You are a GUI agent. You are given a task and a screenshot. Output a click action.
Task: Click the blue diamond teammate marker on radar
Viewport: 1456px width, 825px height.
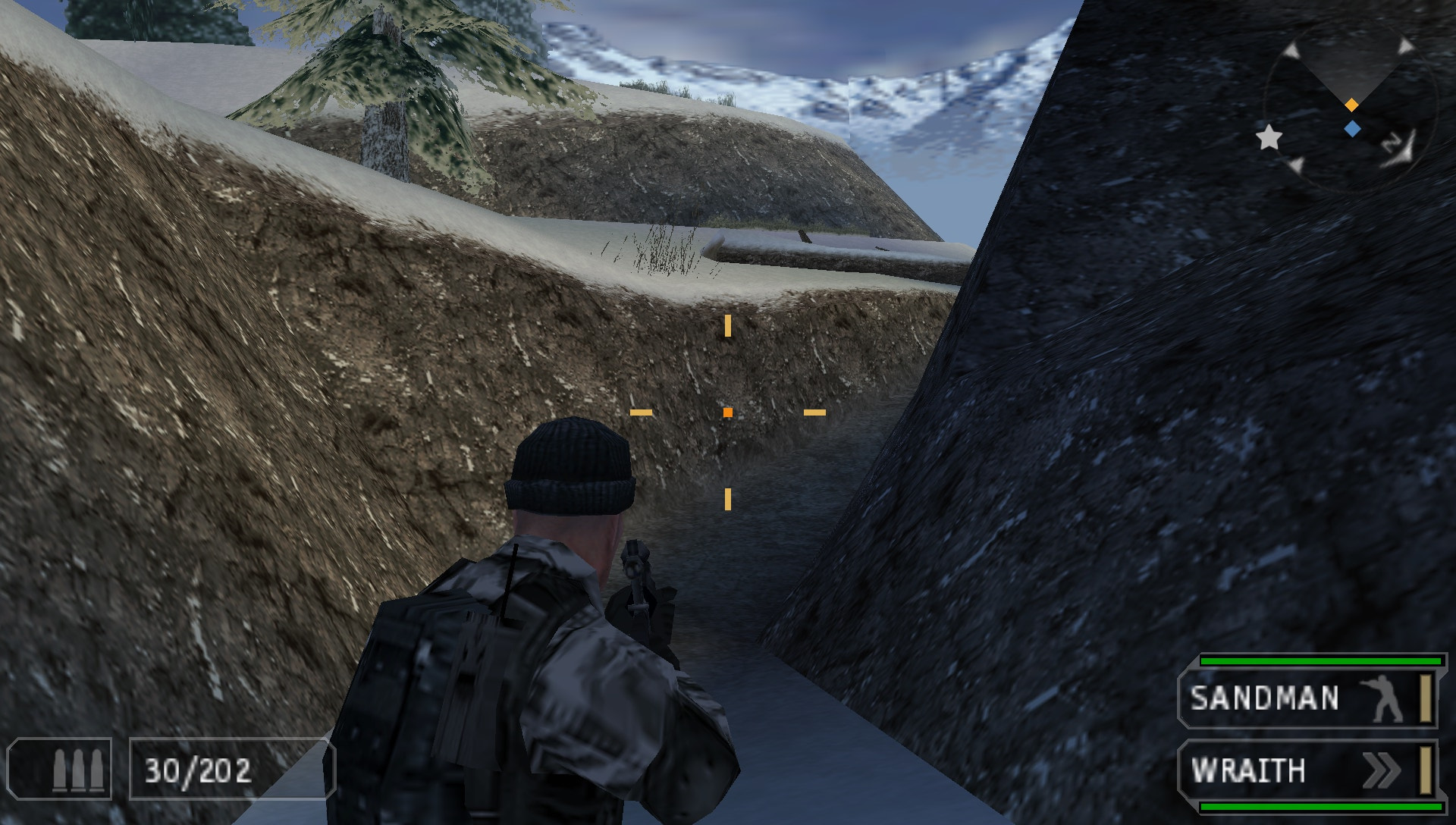1352,127
